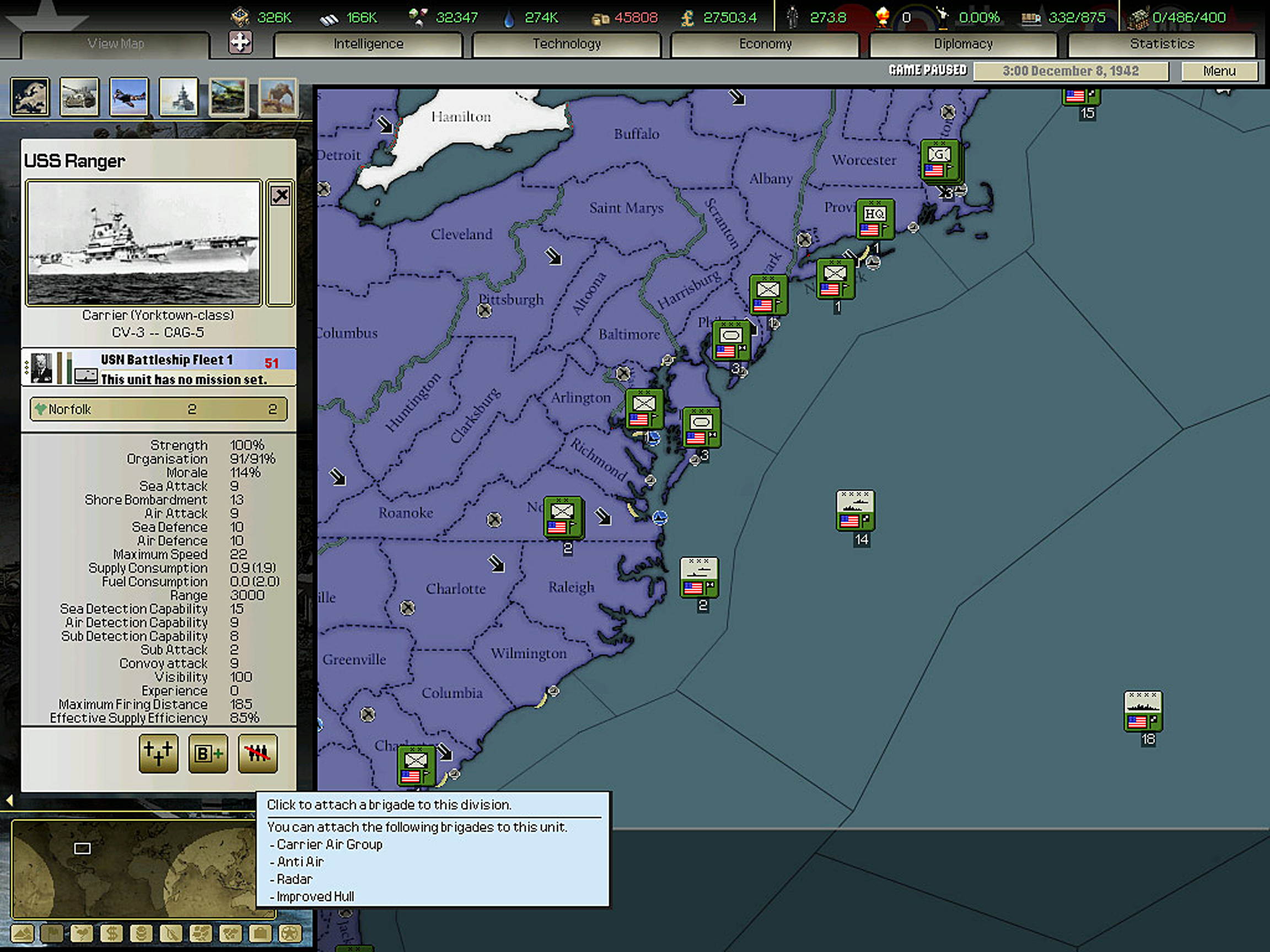Toggle the infantry unit filter
This screenshot has height=952, width=1270.
(276, 98)
